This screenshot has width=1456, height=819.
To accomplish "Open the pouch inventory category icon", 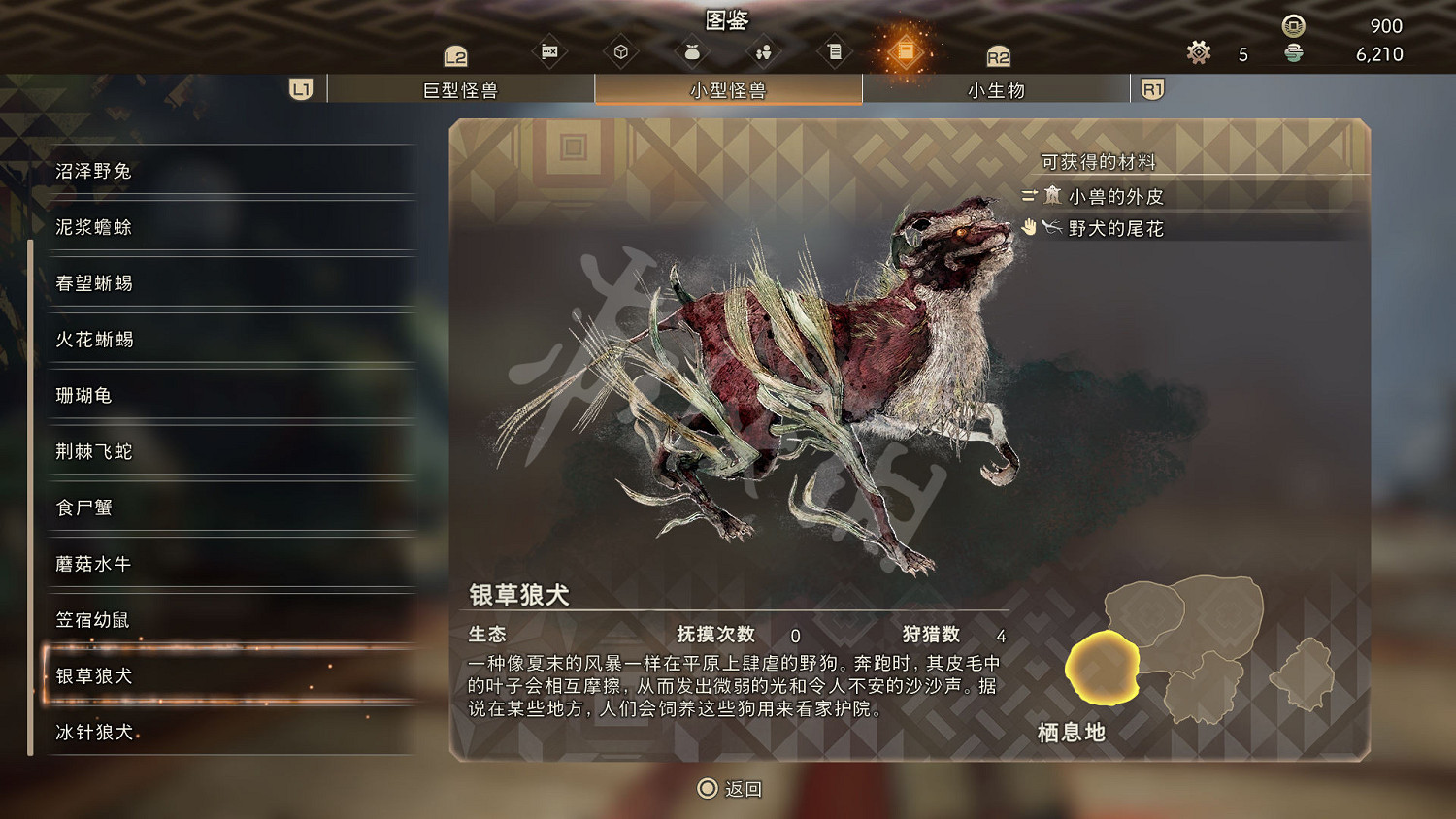I will pyautogui.click(x=692, y=52).
